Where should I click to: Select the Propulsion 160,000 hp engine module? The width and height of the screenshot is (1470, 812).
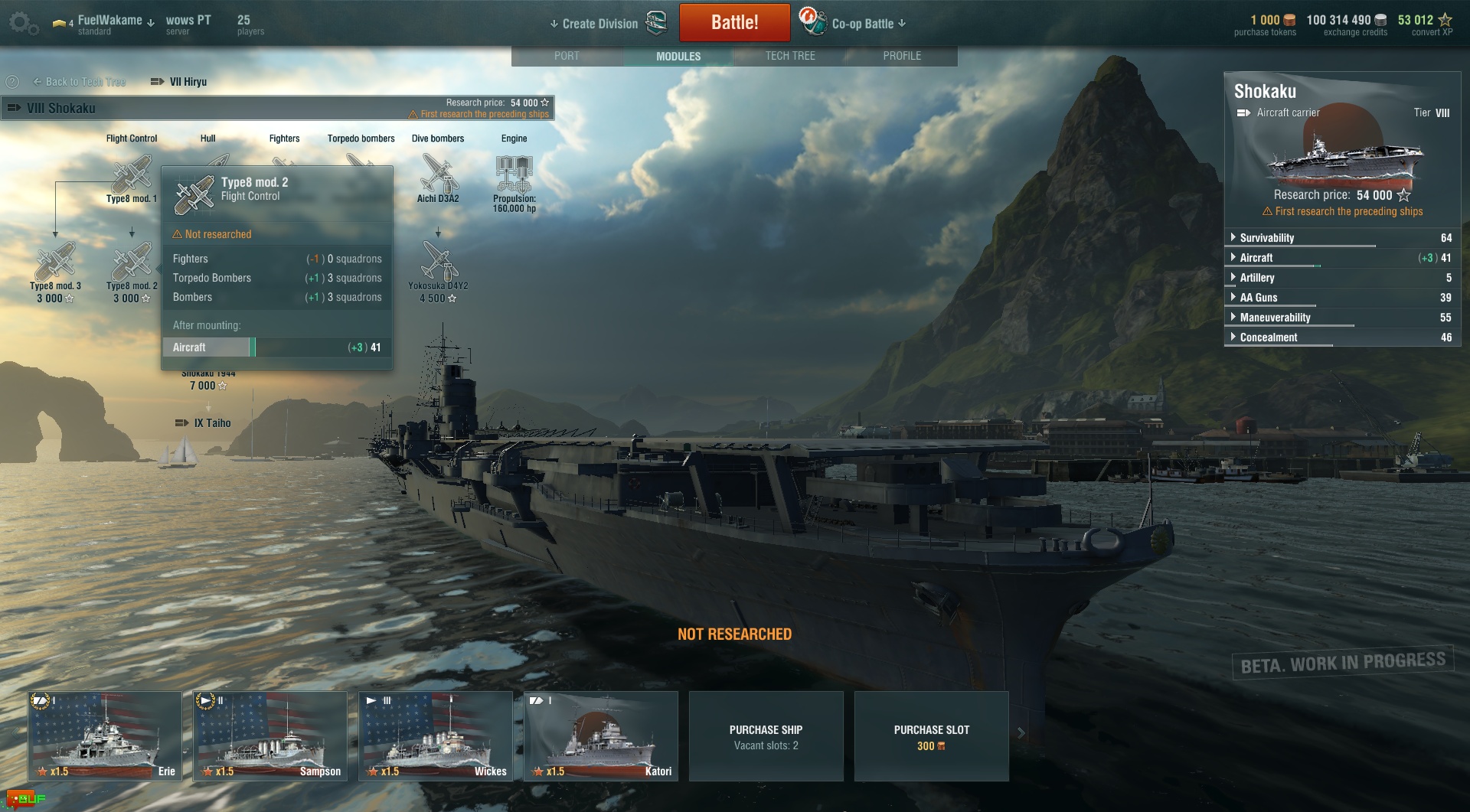(x=514, y=175)
